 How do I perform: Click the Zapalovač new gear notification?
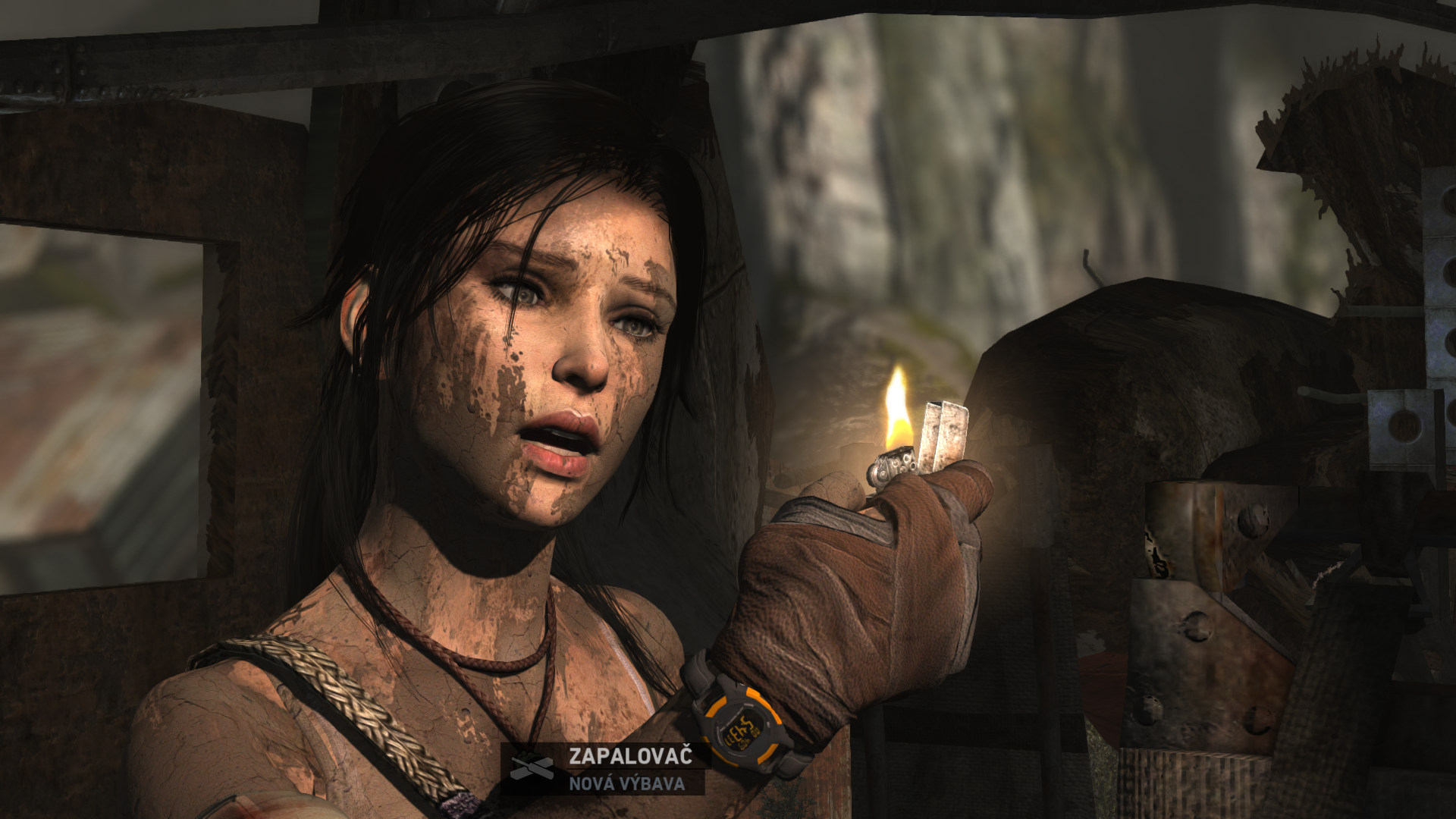pos(607,768)
